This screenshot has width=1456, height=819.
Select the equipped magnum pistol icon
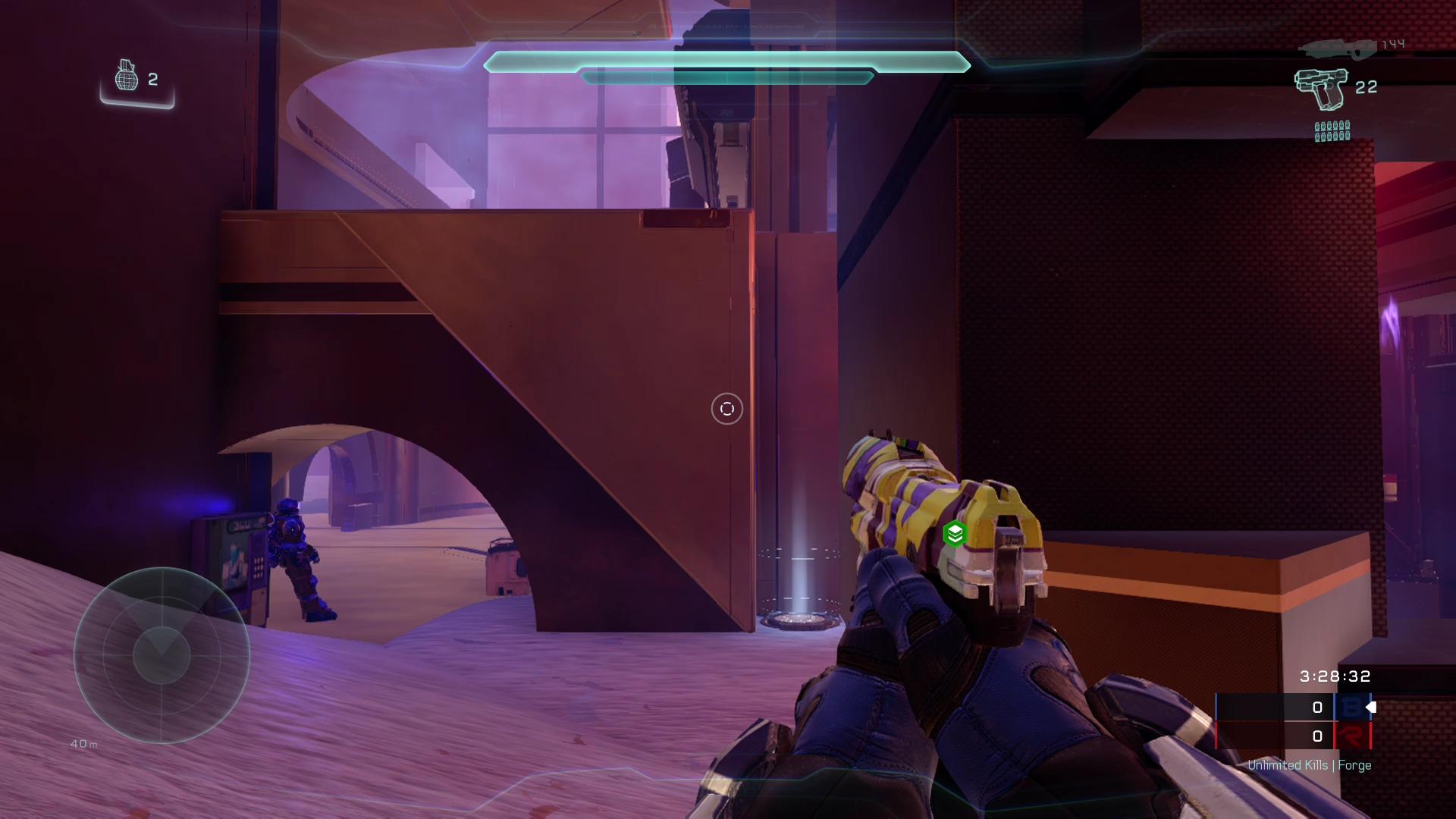coord(1321,89)
